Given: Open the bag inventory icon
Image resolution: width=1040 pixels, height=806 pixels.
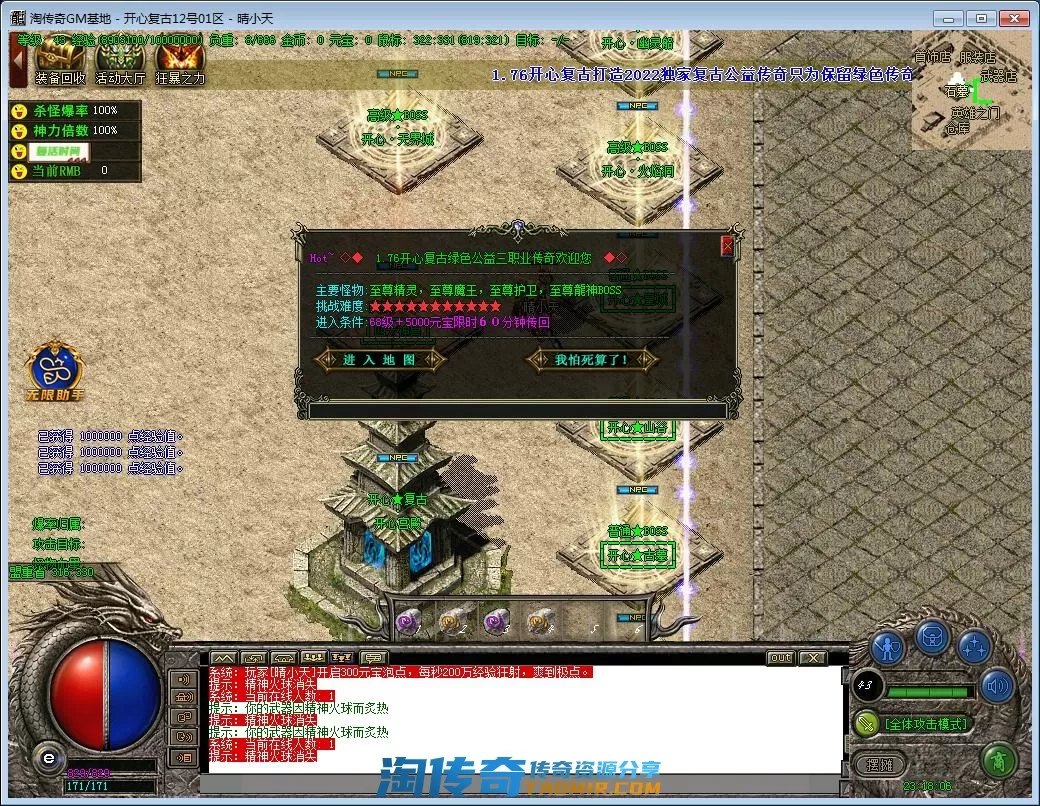Looking at the screenshot, I should click(932, 635).
